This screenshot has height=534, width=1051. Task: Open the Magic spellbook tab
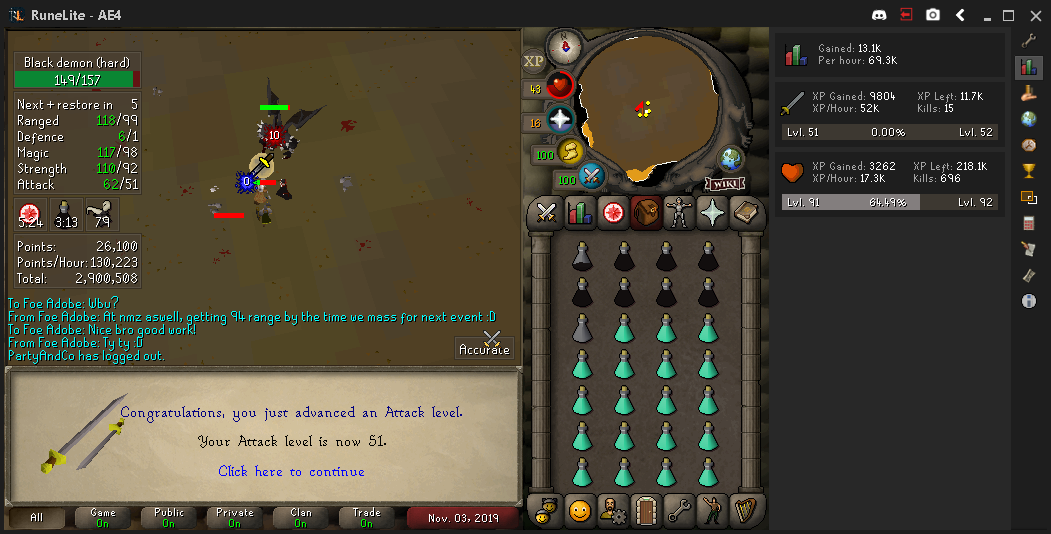(x=745, y=213)
